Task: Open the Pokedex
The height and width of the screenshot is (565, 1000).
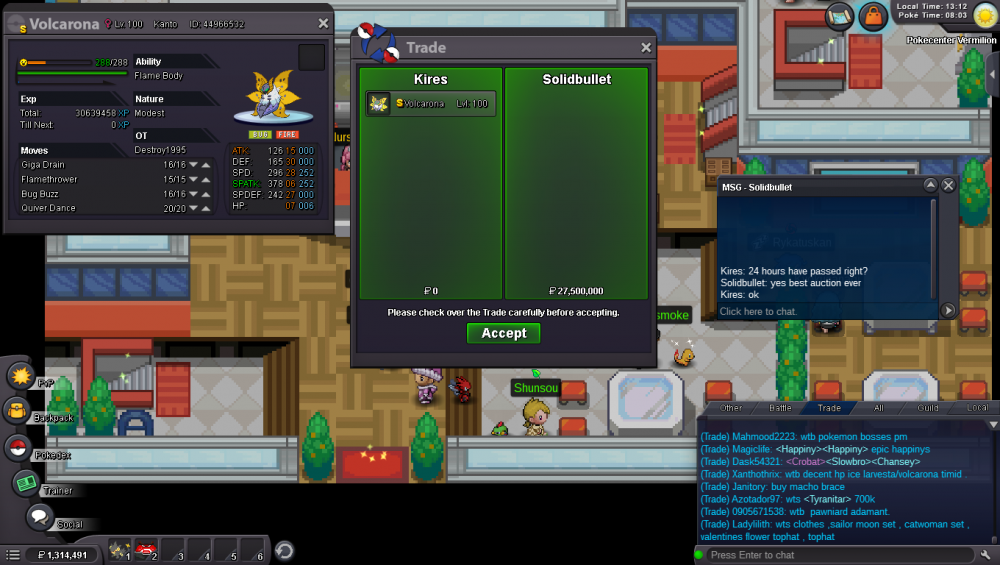Action: point(18,448)
